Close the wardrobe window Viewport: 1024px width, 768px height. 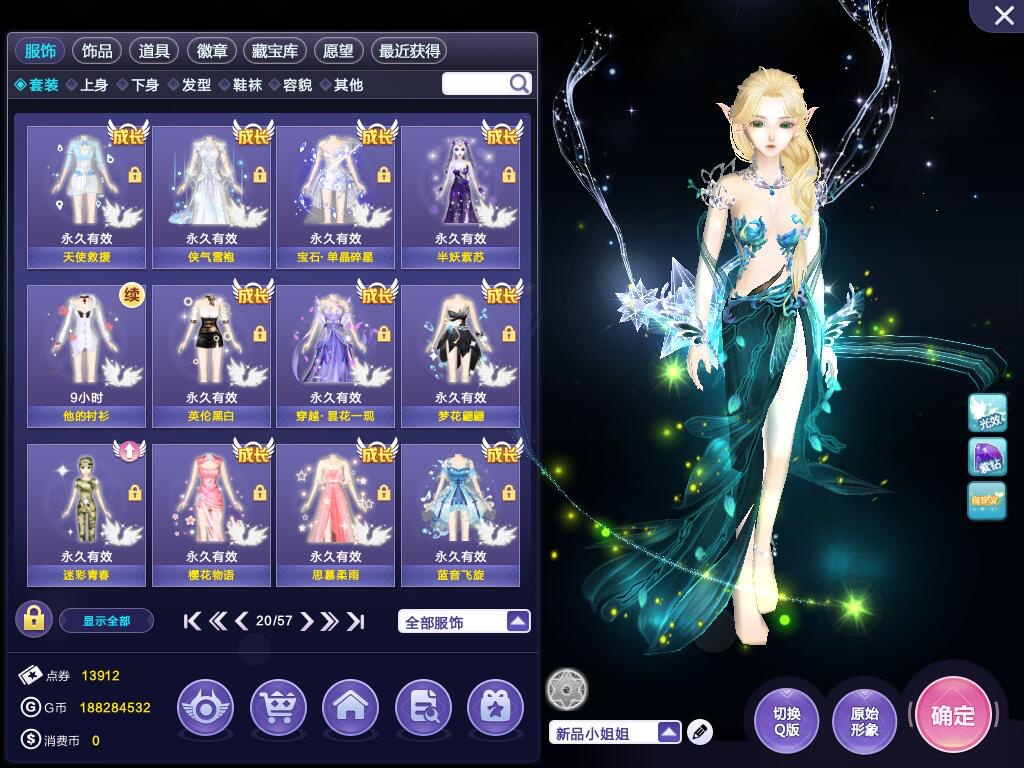tap(1004, 15)
